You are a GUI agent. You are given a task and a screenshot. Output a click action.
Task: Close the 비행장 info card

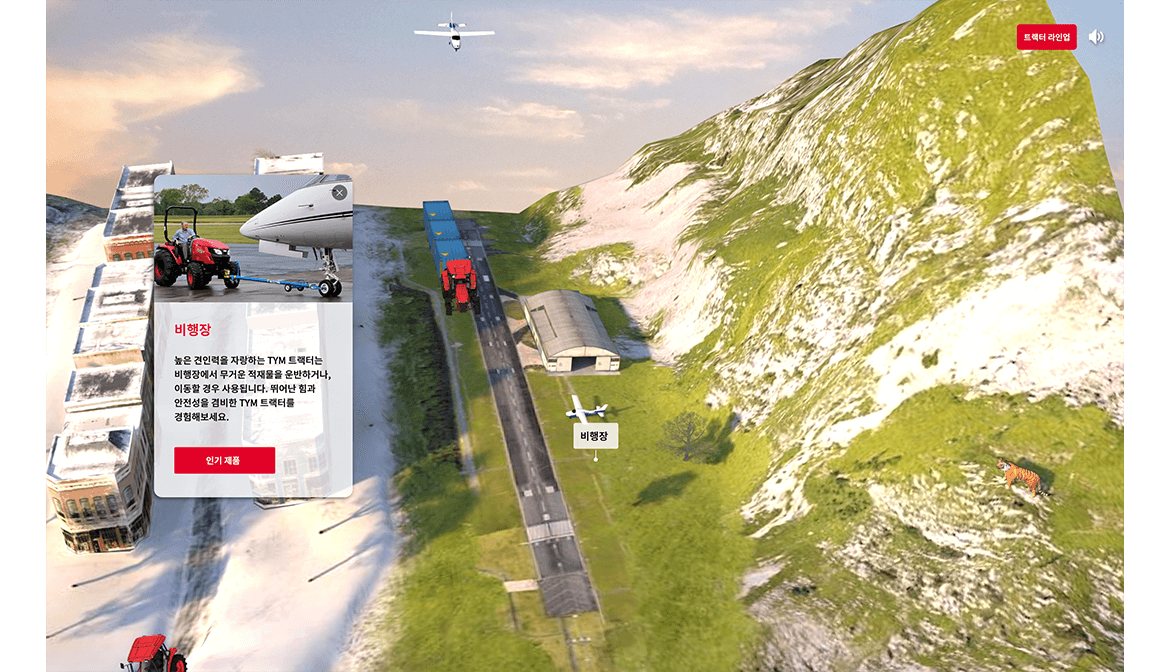click(x=339, y=192)
